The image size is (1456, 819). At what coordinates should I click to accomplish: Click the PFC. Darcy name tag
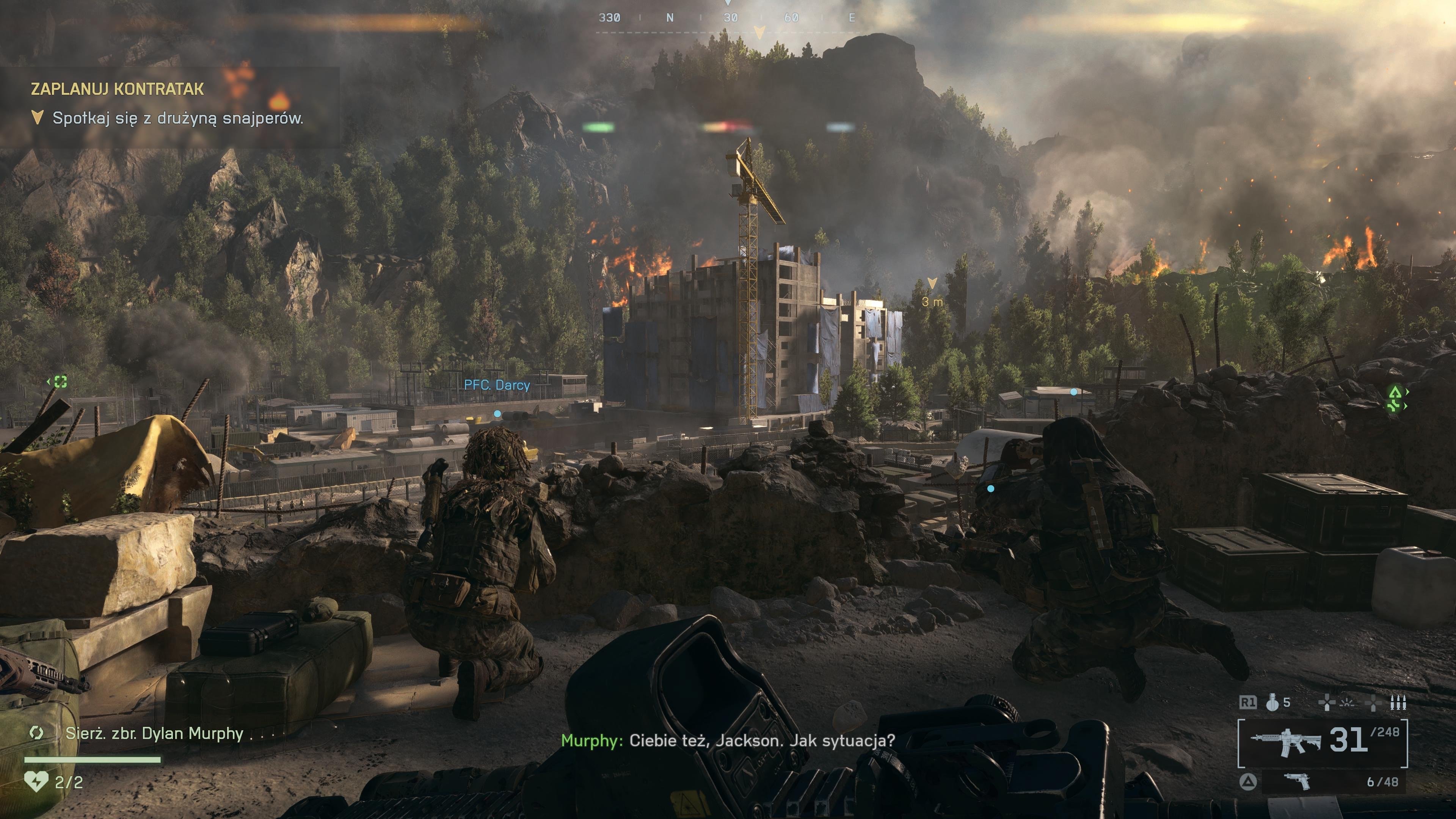497,385
